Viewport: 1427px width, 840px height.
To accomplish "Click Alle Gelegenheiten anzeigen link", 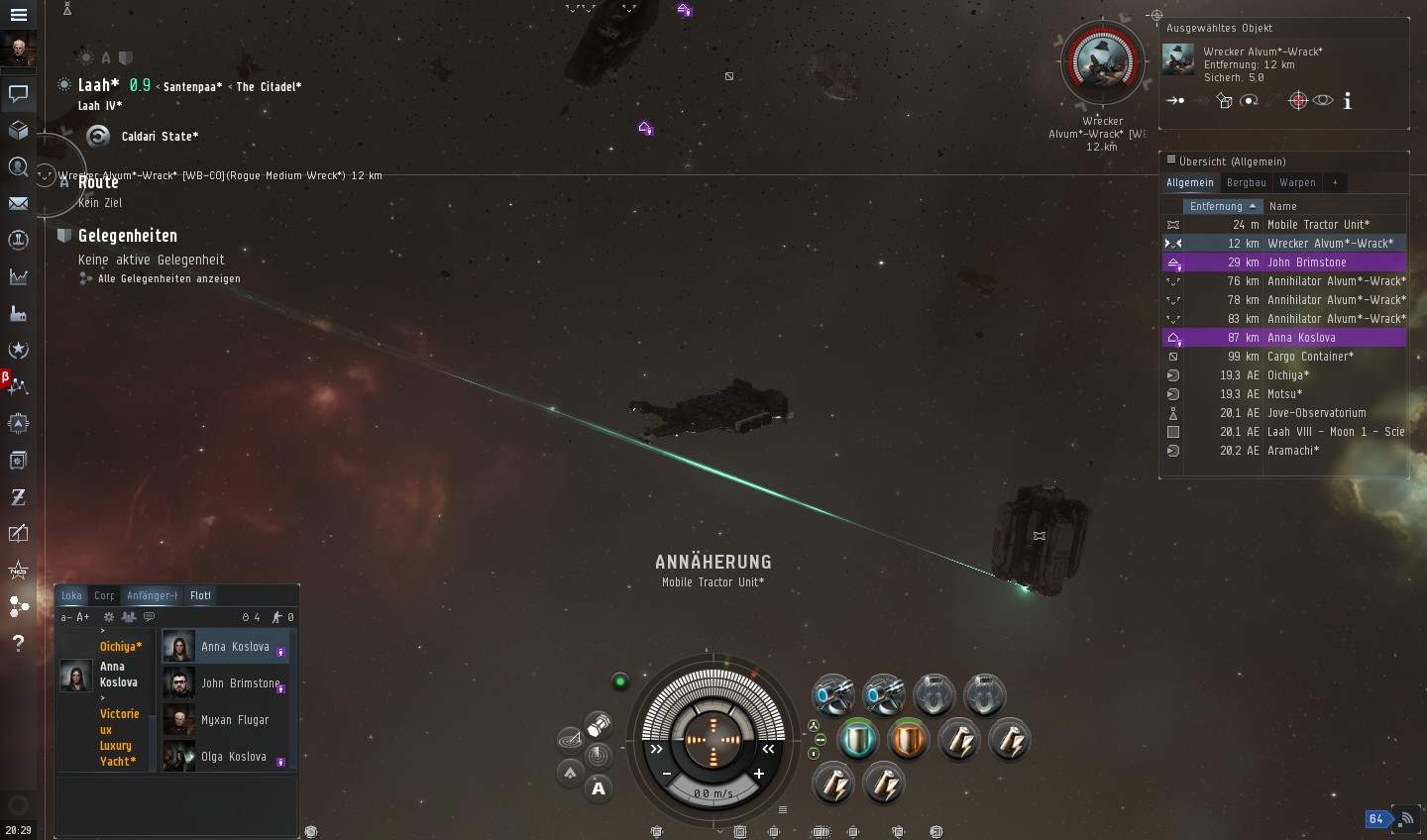I will pos(168,279).
